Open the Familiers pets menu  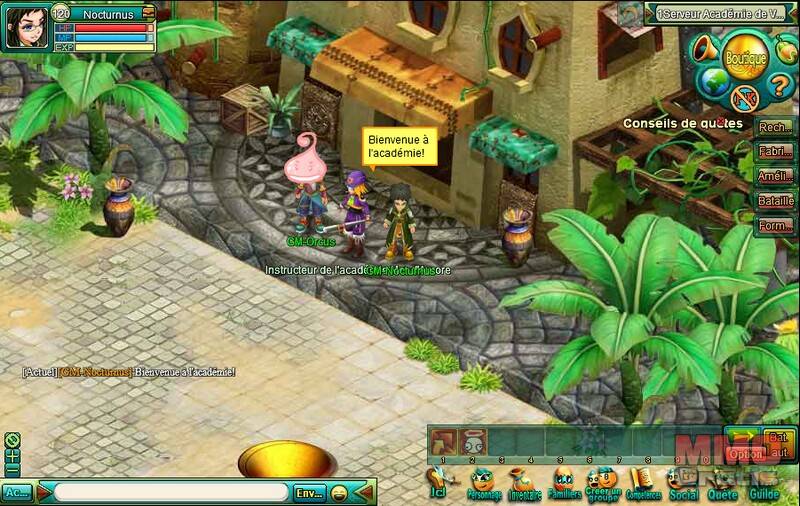pyautogui.click(x=564, y=483)
